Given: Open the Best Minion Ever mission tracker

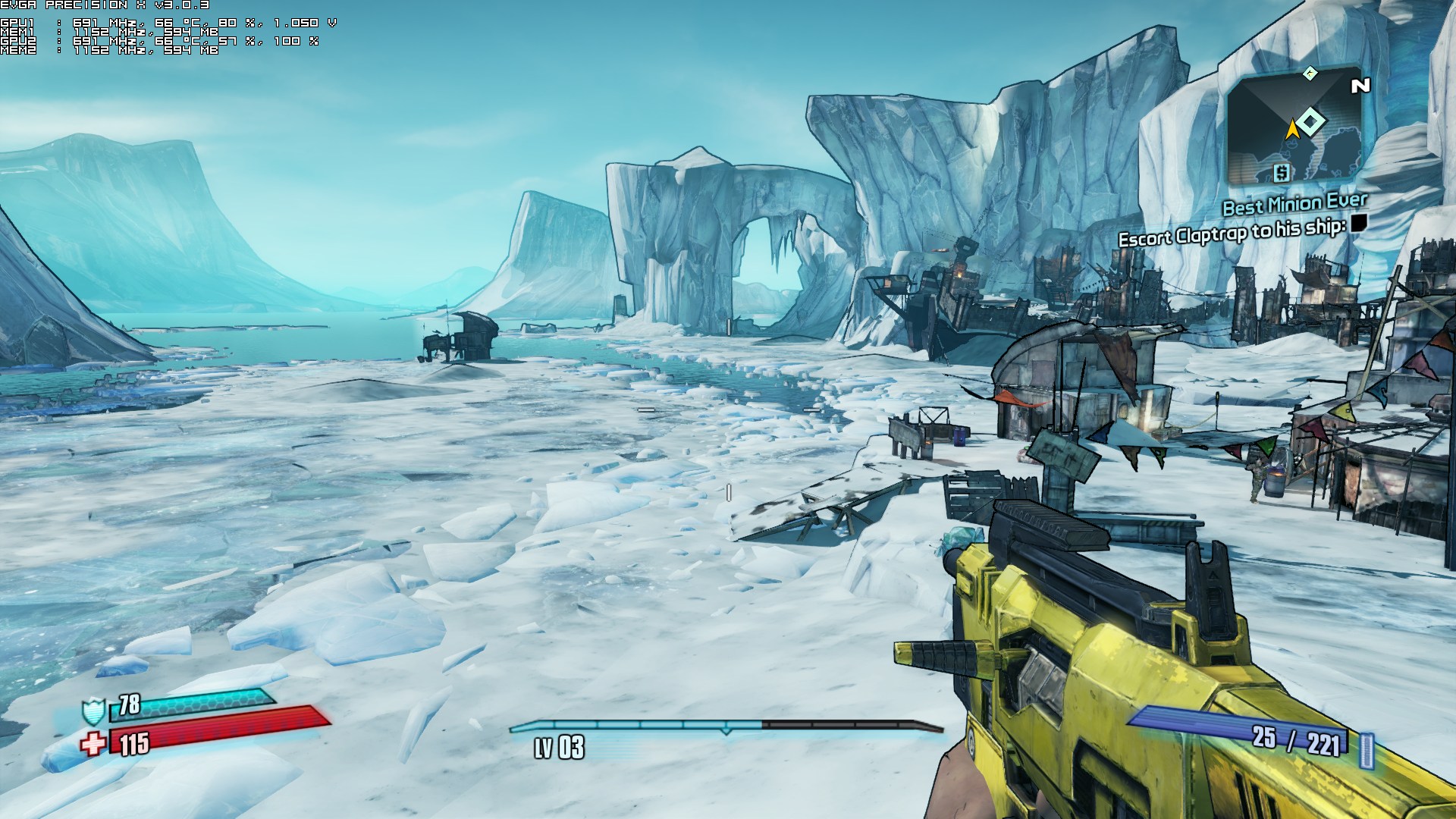Looking at the screenshot, I should (1294, 204).
